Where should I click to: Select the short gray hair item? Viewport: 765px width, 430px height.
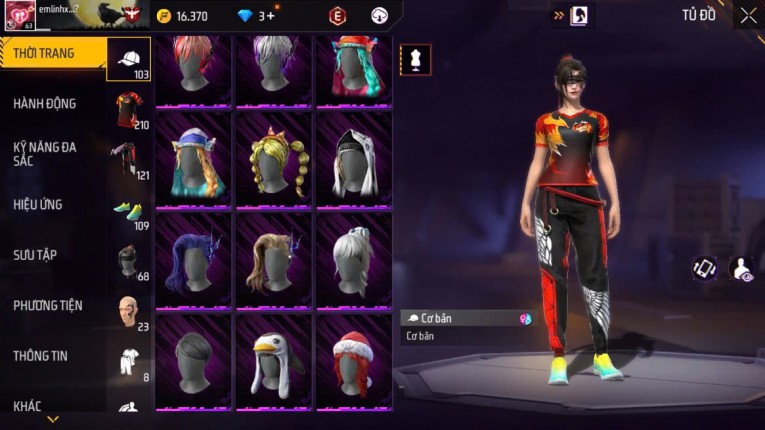(193, 360)
